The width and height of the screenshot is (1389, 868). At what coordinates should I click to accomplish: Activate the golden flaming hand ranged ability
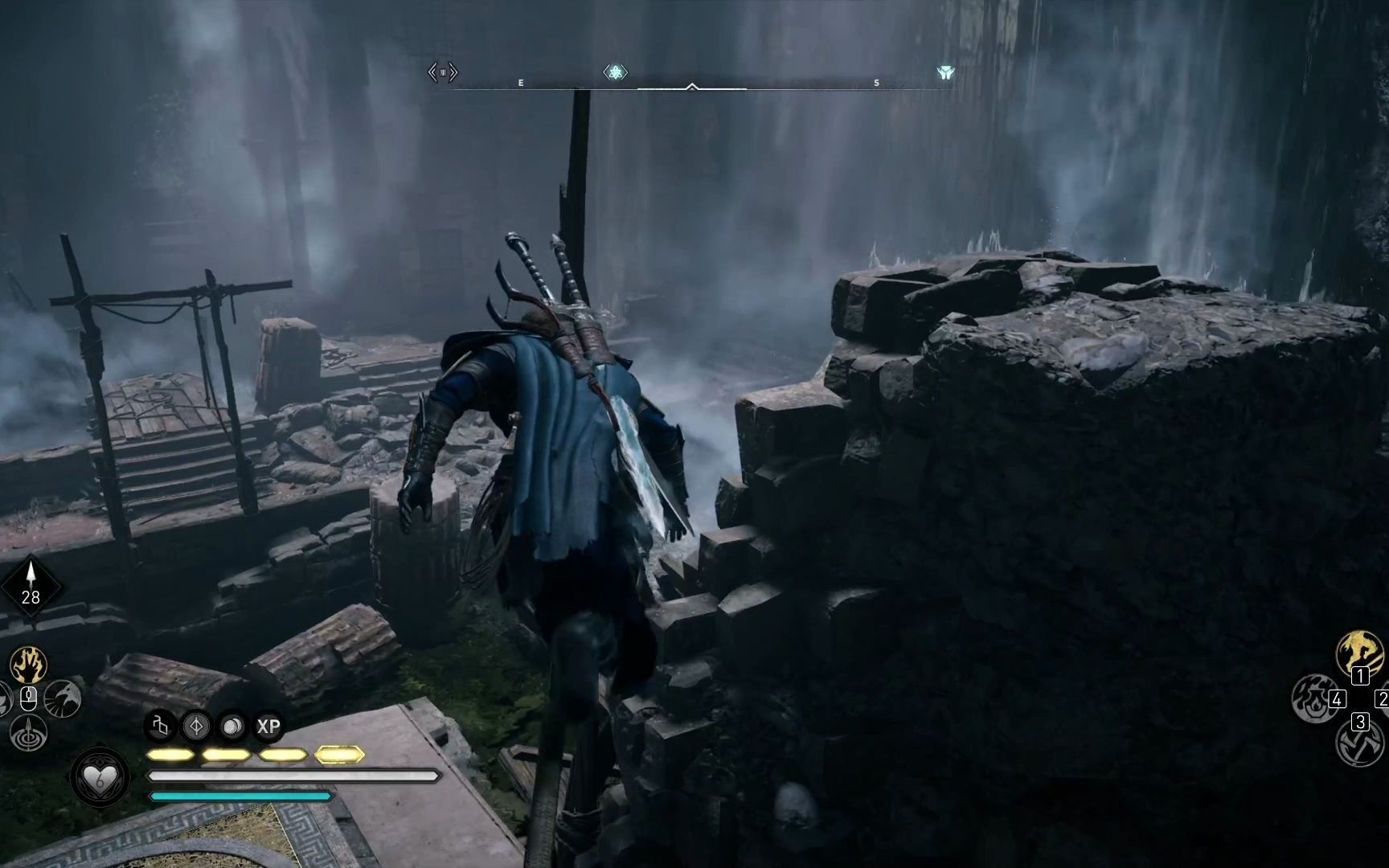28,665
